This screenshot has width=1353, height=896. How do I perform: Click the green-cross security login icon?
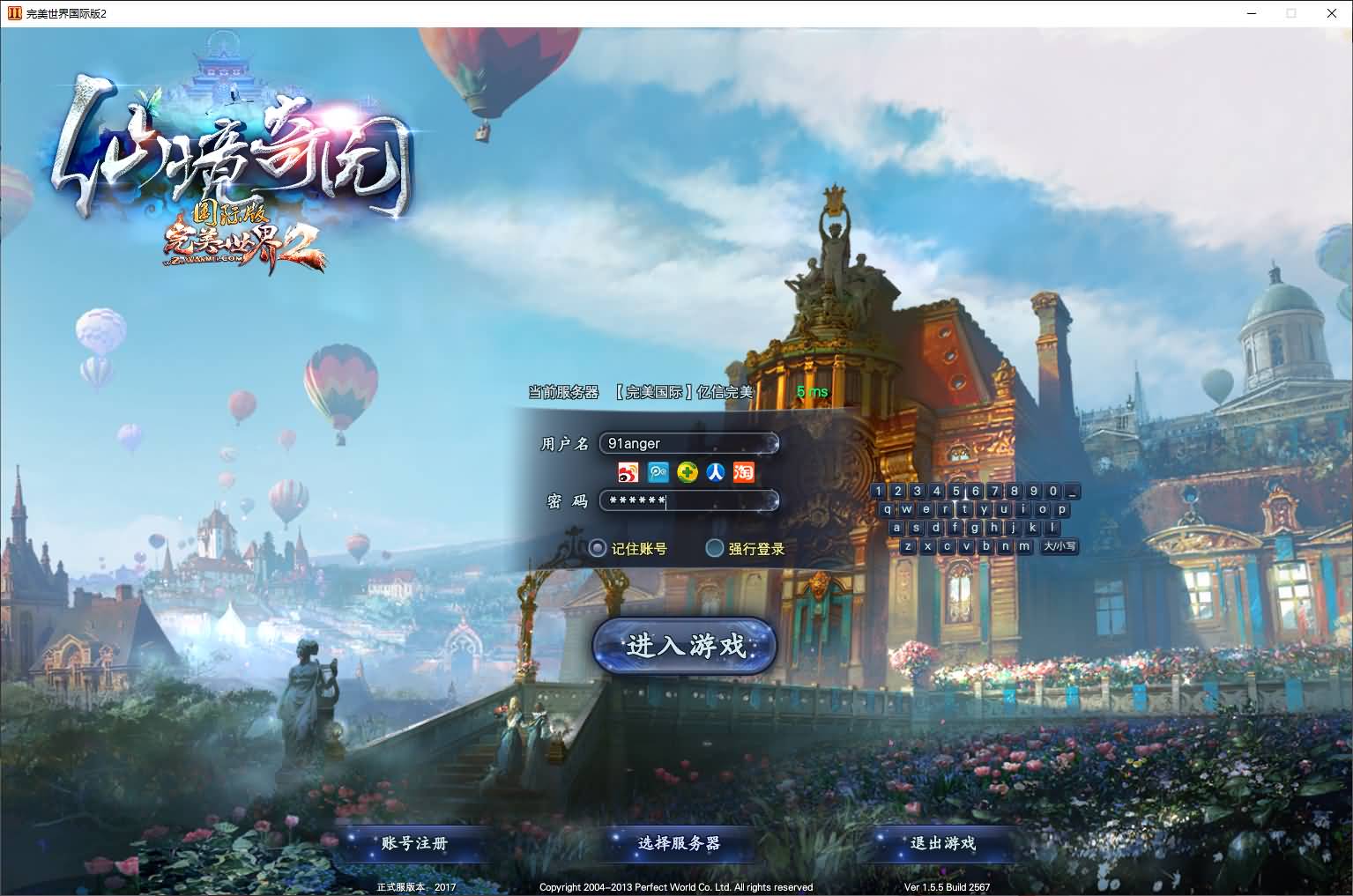[687, 472]
